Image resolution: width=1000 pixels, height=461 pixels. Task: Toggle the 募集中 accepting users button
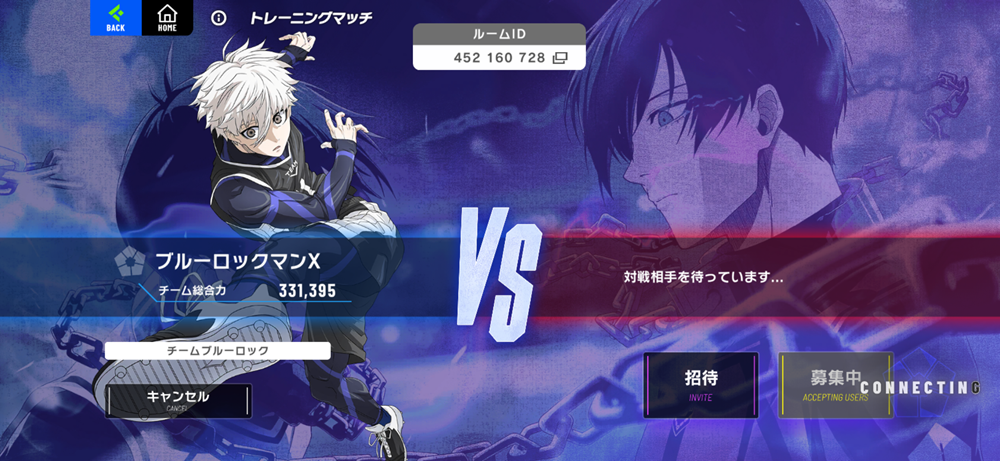click(835, 384)
